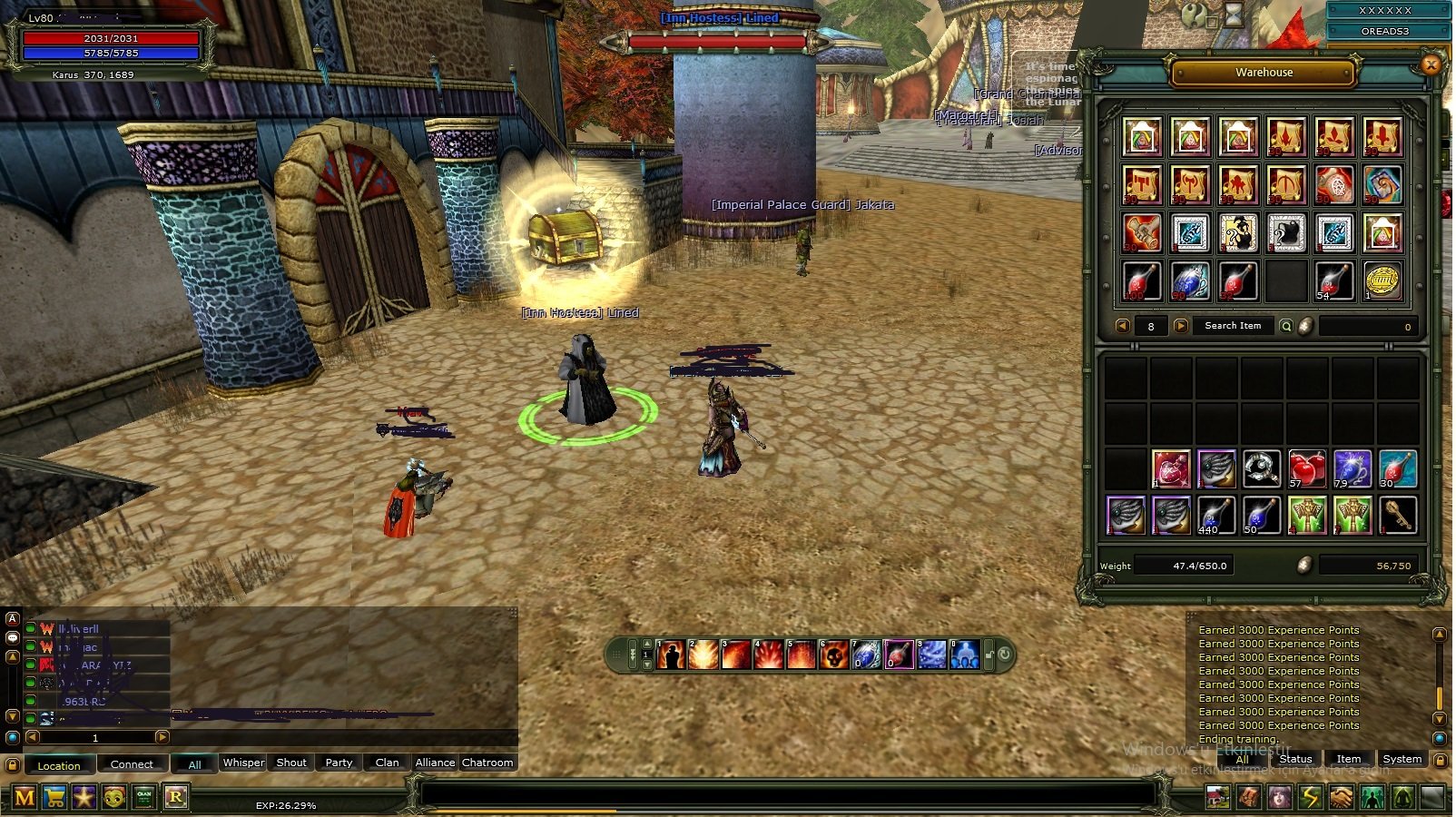Click the purple orb skill in slot 8

coord(899,655)
